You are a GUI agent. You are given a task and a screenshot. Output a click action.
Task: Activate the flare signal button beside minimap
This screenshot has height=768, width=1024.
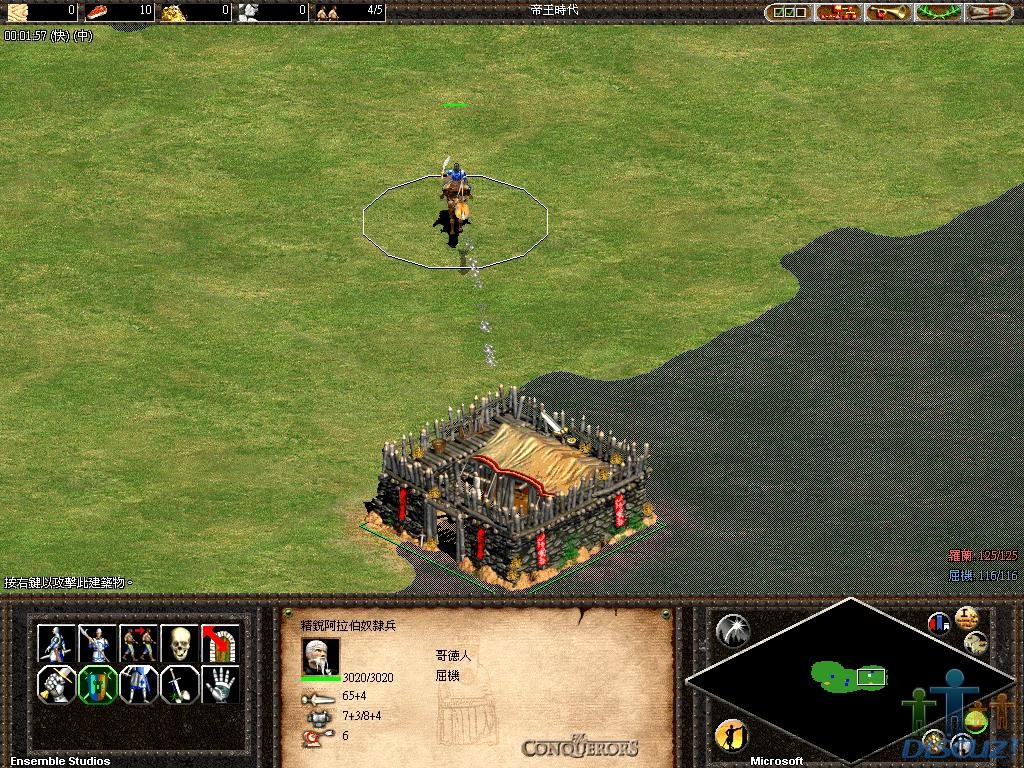(x=733, y=630)
